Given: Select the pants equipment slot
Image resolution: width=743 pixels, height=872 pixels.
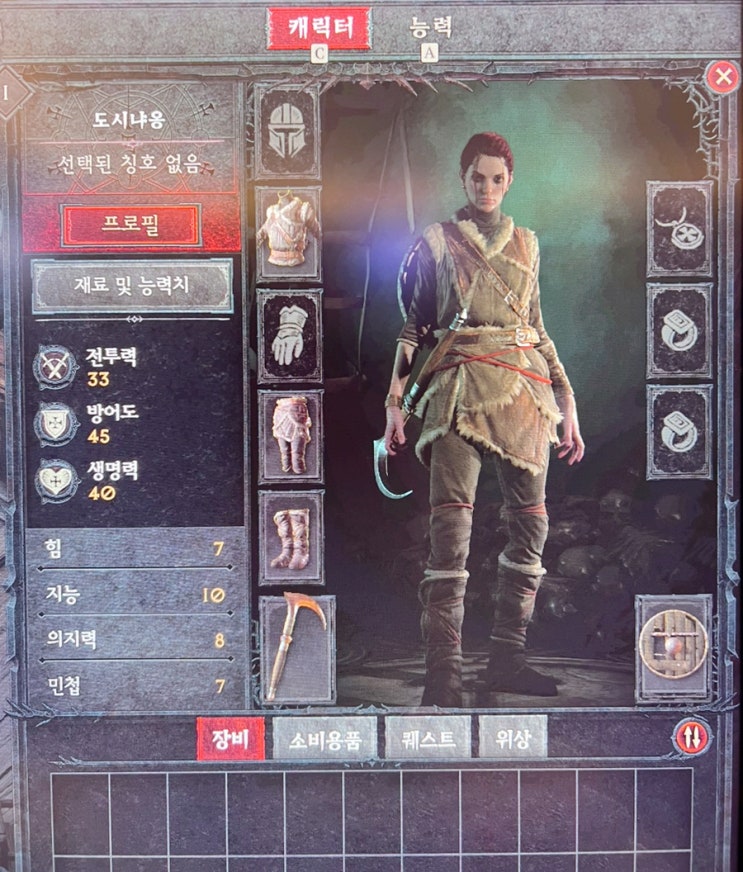Looking at the screenshot, I should pyautogui.click(x=290, y=436).
